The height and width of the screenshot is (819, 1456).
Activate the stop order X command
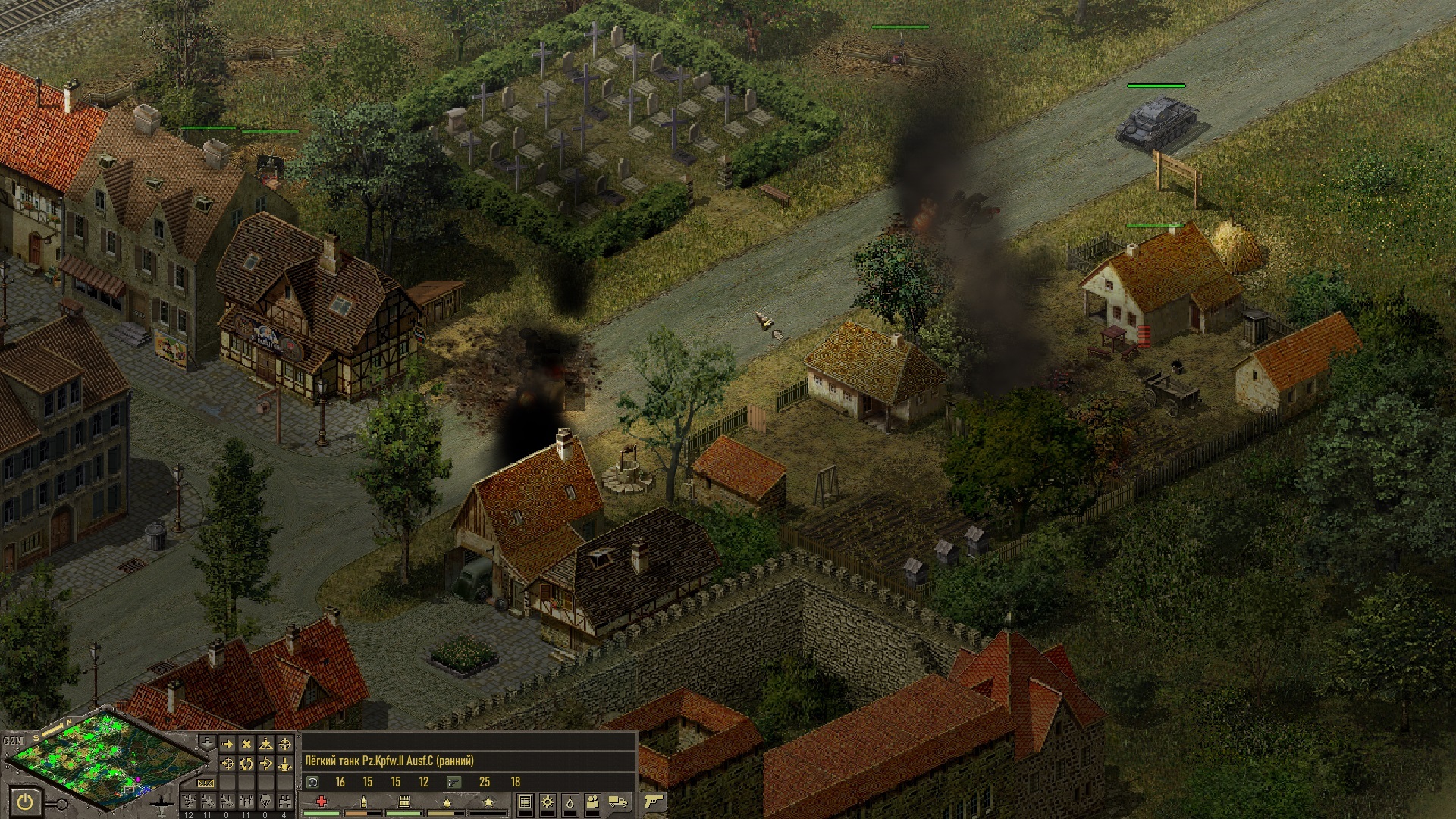coord(246,745)
